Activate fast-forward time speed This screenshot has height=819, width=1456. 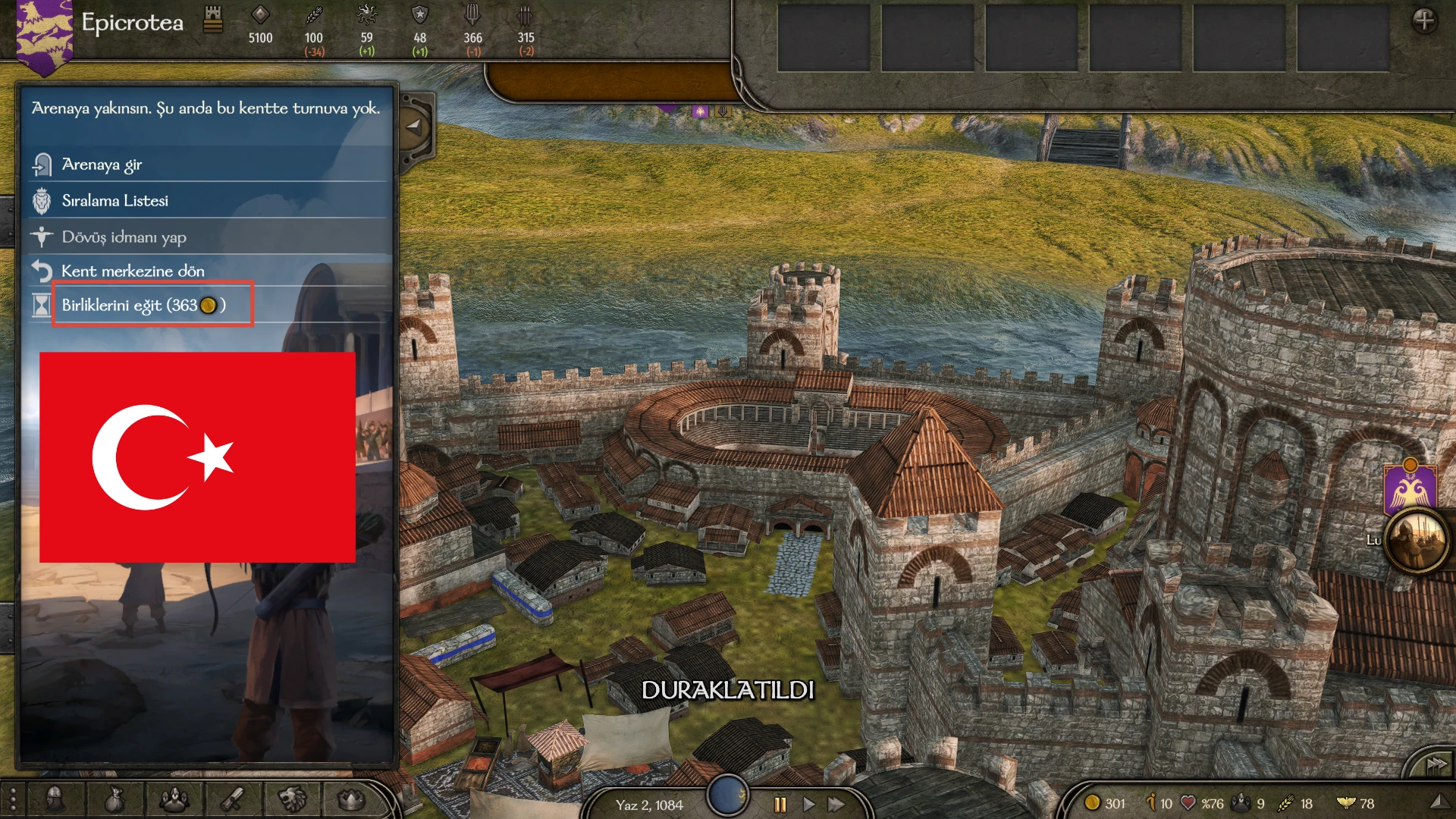pyautogui.click(x=836, y=805)
